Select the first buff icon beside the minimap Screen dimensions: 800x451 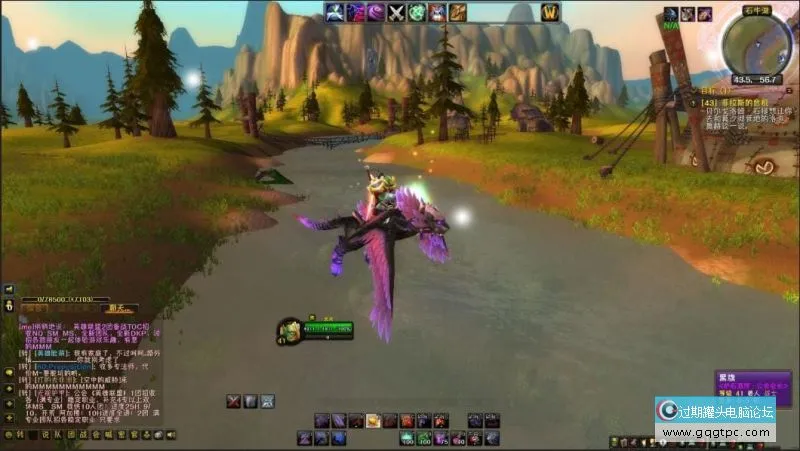tap(671, 14)
